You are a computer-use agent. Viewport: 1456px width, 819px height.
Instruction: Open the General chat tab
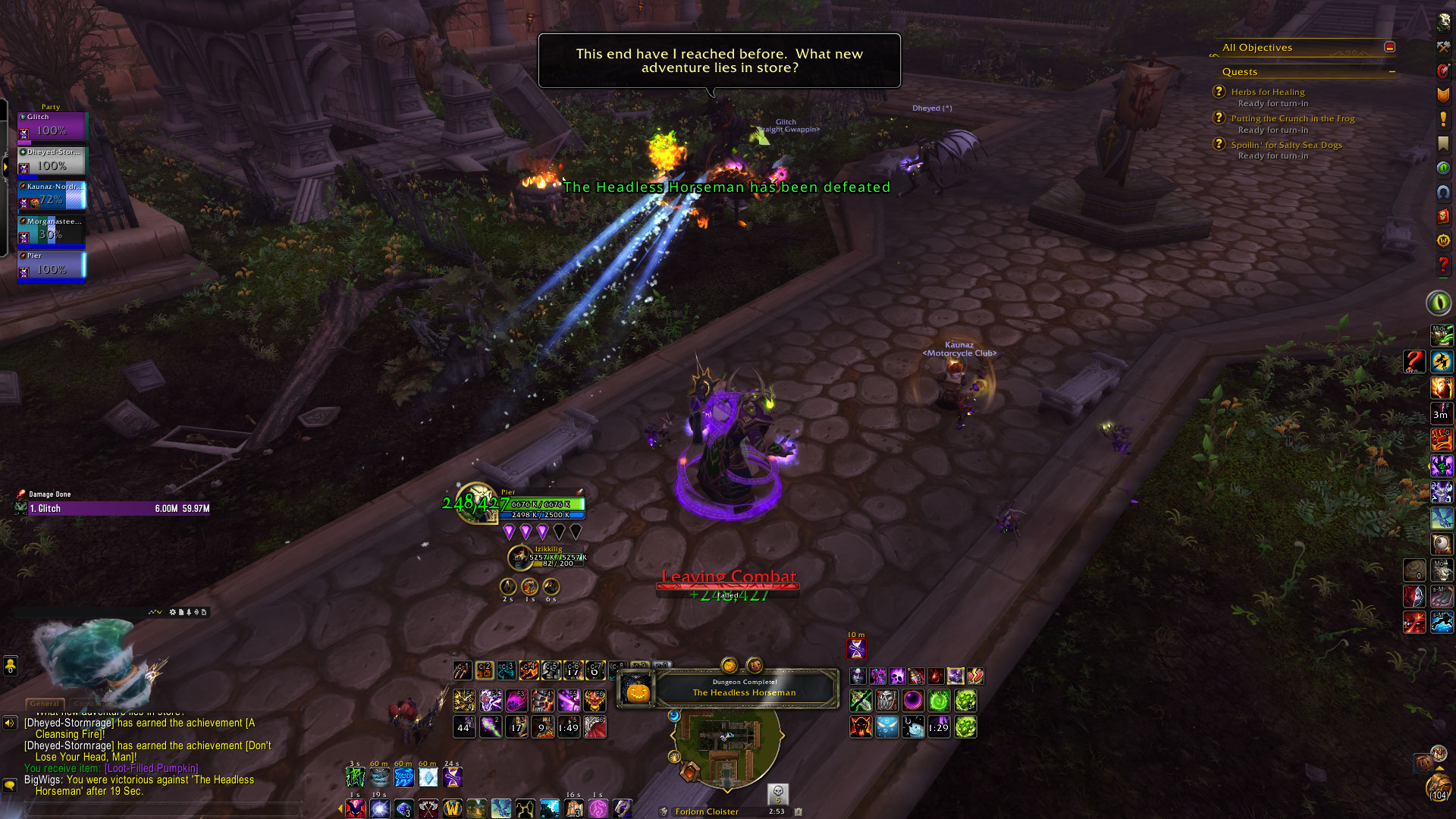(x=45, y=704)
